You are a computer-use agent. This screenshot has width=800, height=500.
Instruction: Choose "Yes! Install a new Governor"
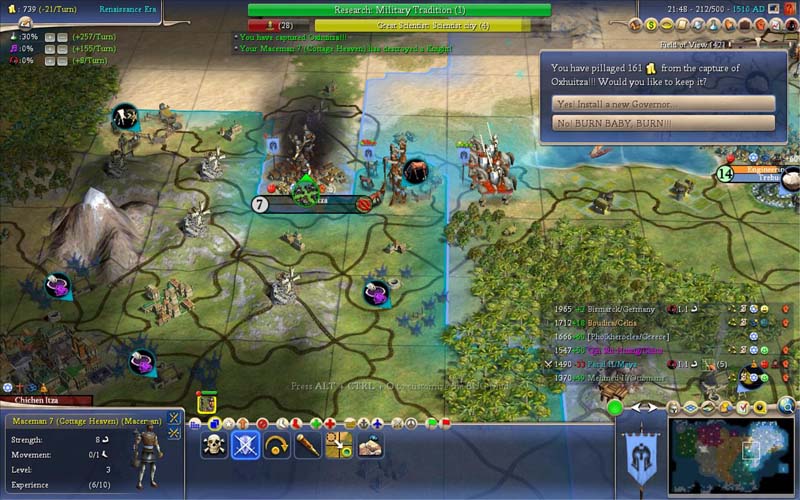coord(663,104)
